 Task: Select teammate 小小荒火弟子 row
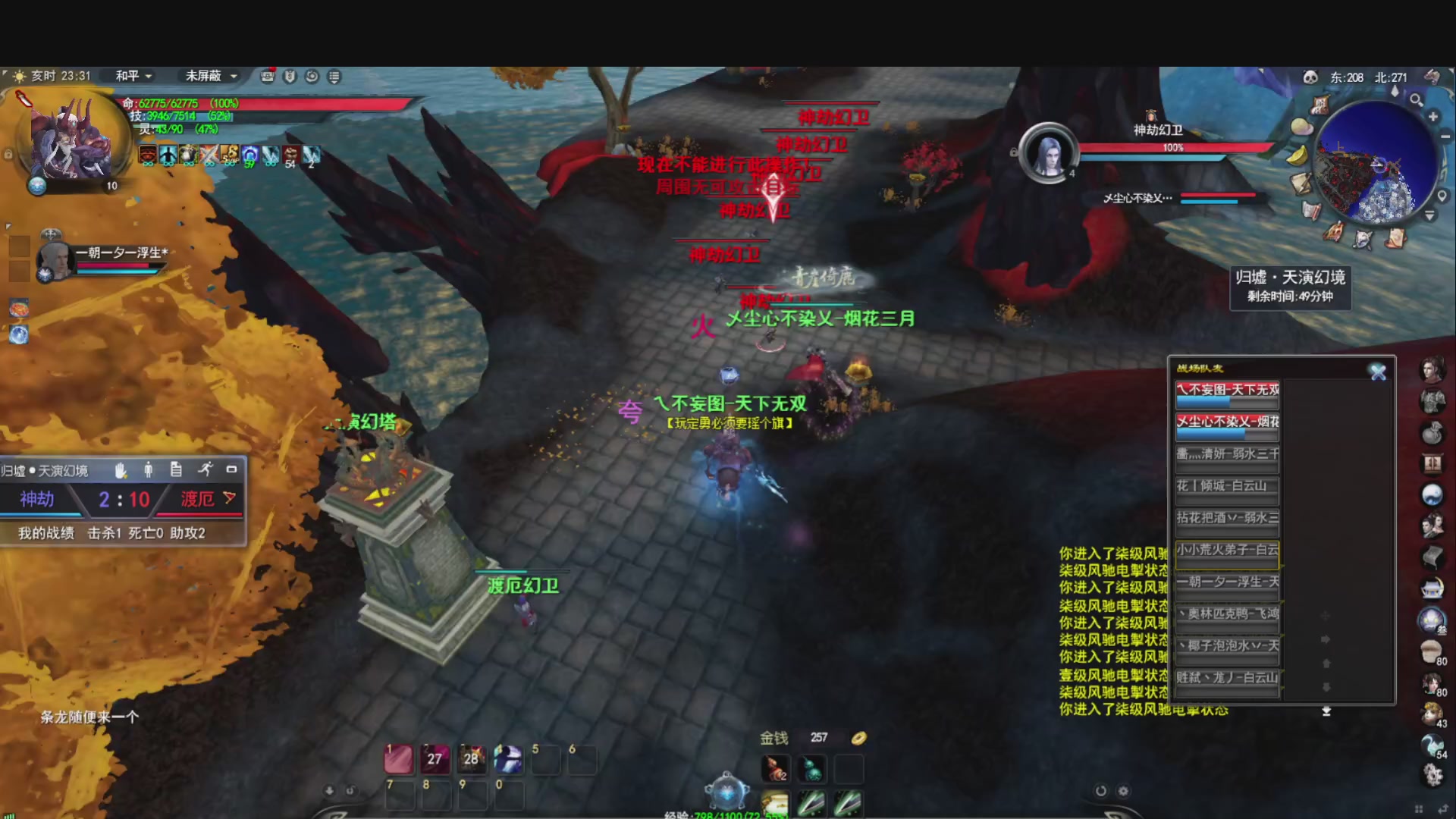pyautogui.click(x=1227, y=550)
